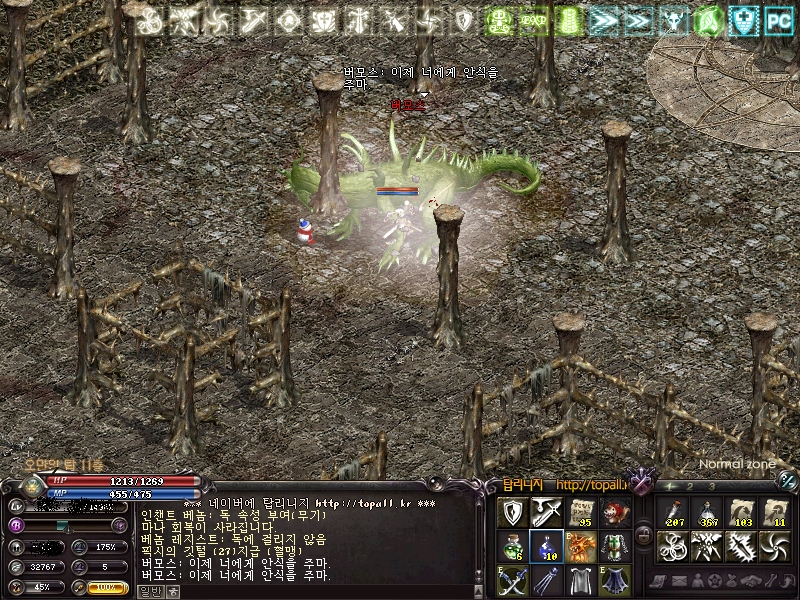Viewport: 800px width, 600px height.
Task: Switch to hotbar page 3
Action: tap(711, 486)
